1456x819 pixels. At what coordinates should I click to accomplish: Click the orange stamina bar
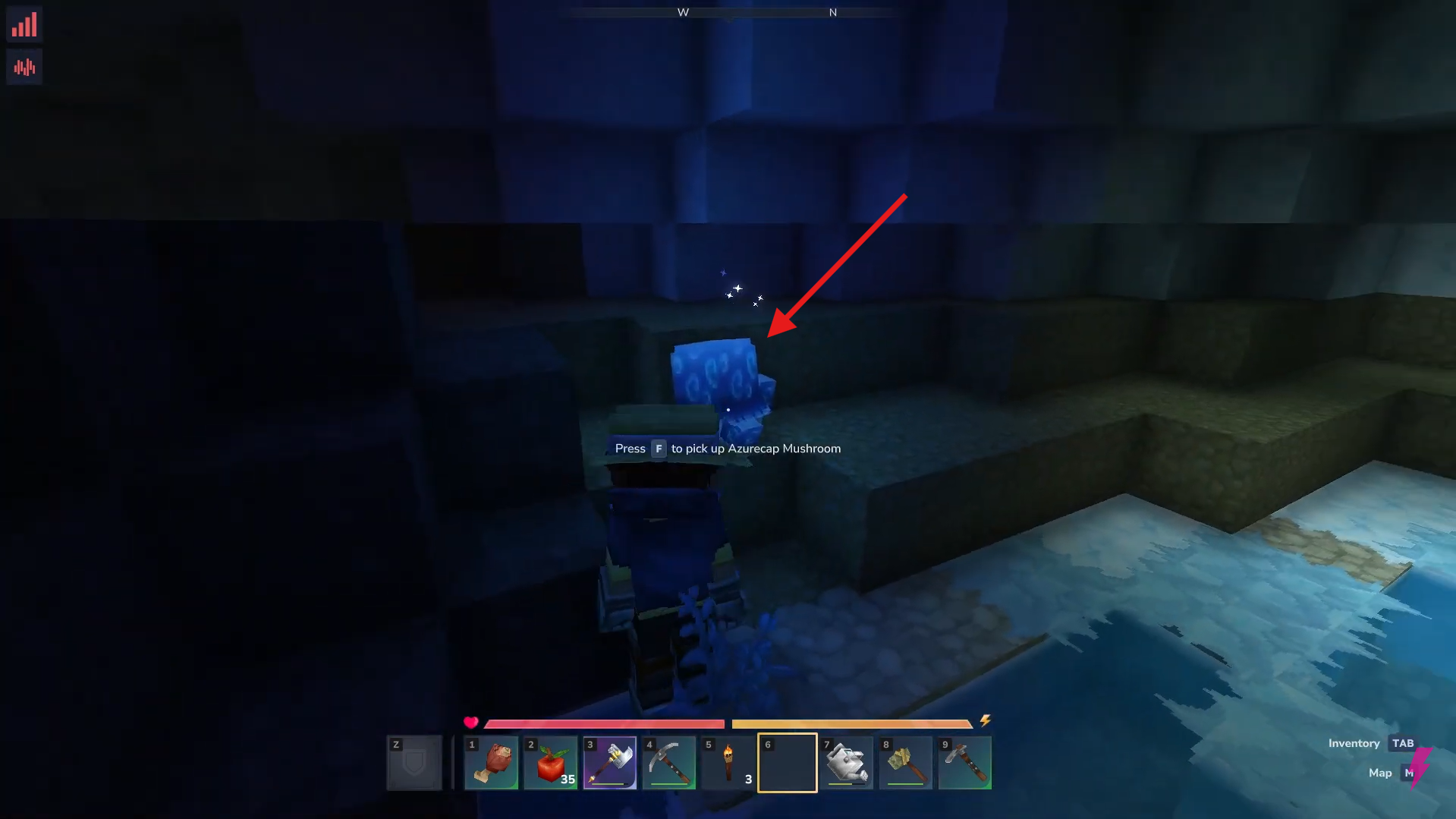850,723
